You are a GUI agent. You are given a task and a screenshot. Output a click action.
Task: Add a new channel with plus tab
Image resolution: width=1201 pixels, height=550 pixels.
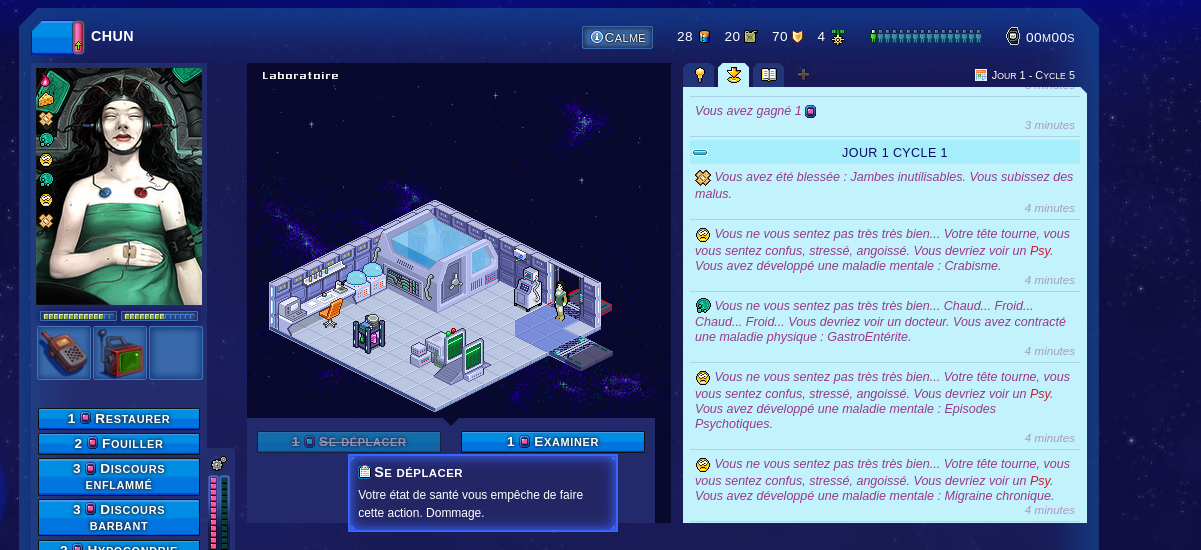803,75
